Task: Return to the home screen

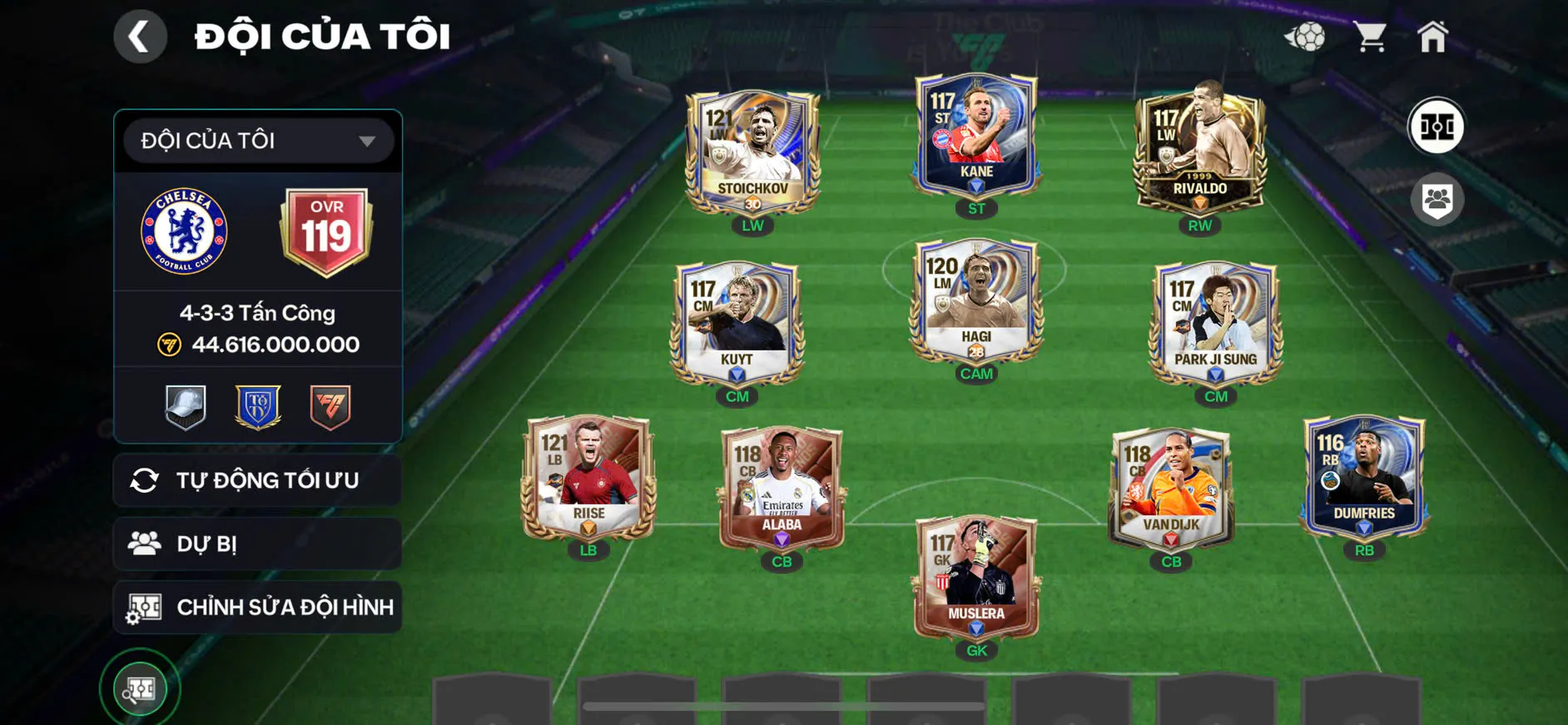Action: (1432, 37)
